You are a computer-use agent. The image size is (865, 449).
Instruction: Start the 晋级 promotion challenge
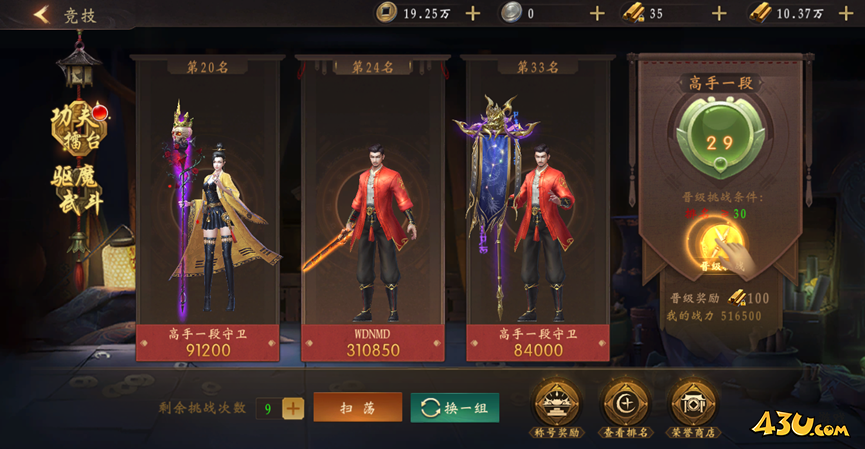coord(713,243)
